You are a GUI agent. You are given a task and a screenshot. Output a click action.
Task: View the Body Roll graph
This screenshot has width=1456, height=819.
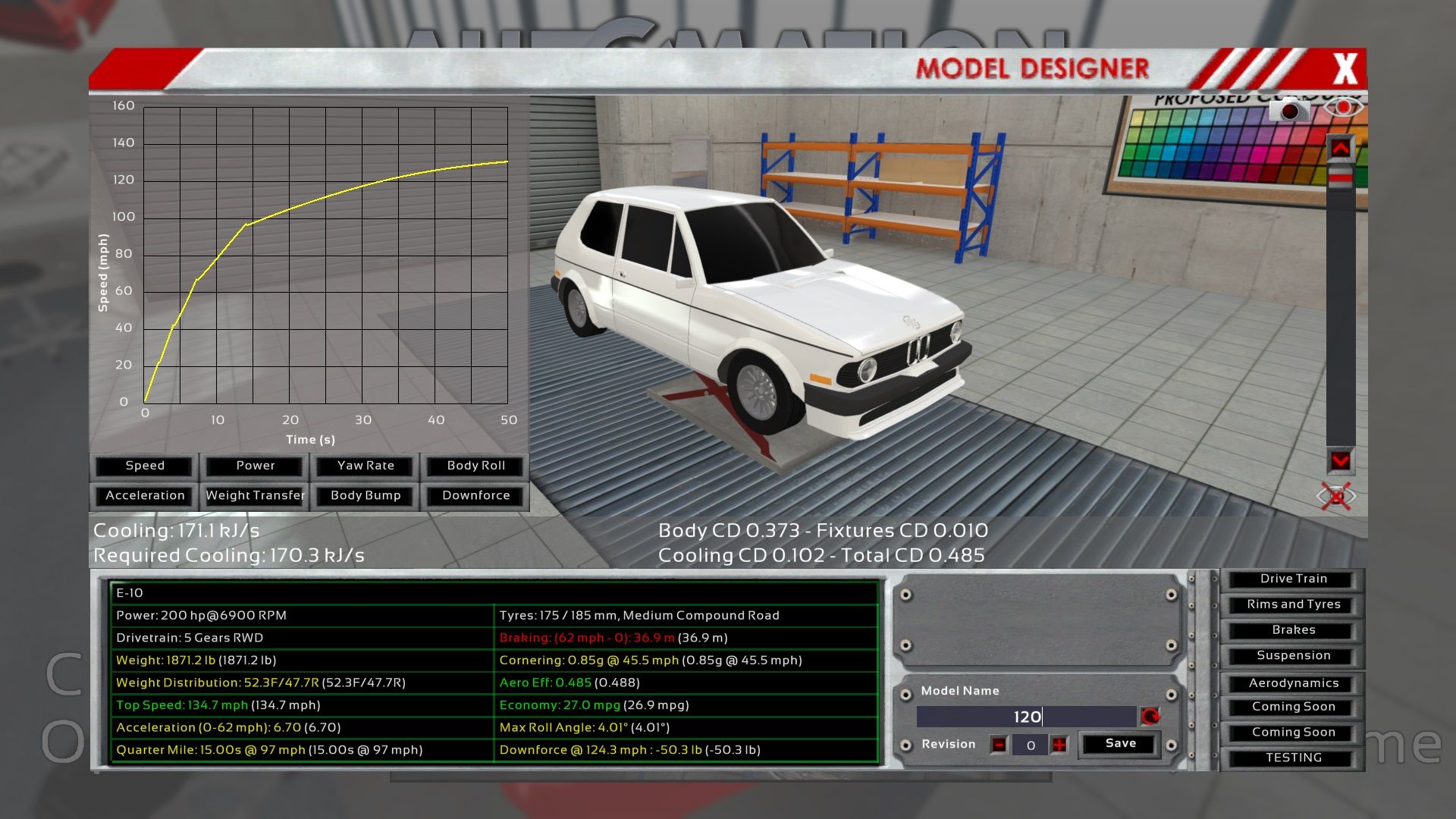click(475, 466)
